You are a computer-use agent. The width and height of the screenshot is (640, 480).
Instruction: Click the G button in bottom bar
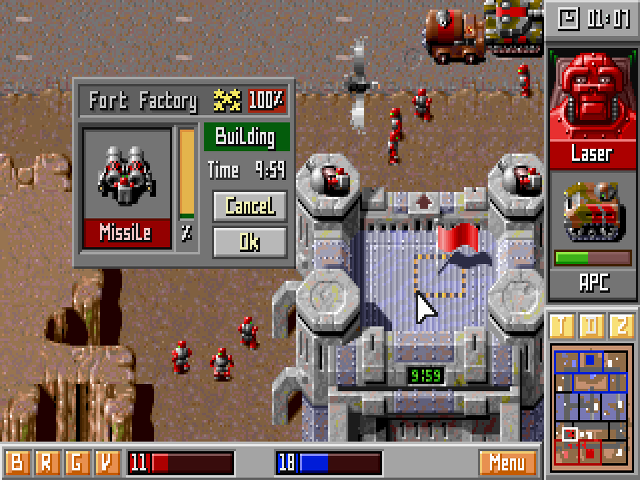[76, 463]
